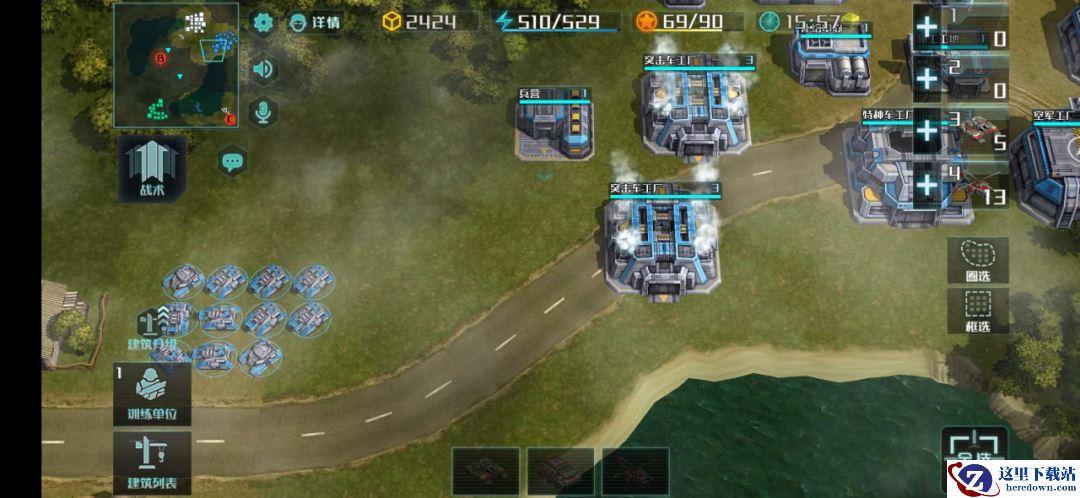Select control group 2 plus button
Screen dimensions: 1080x498
928,78
